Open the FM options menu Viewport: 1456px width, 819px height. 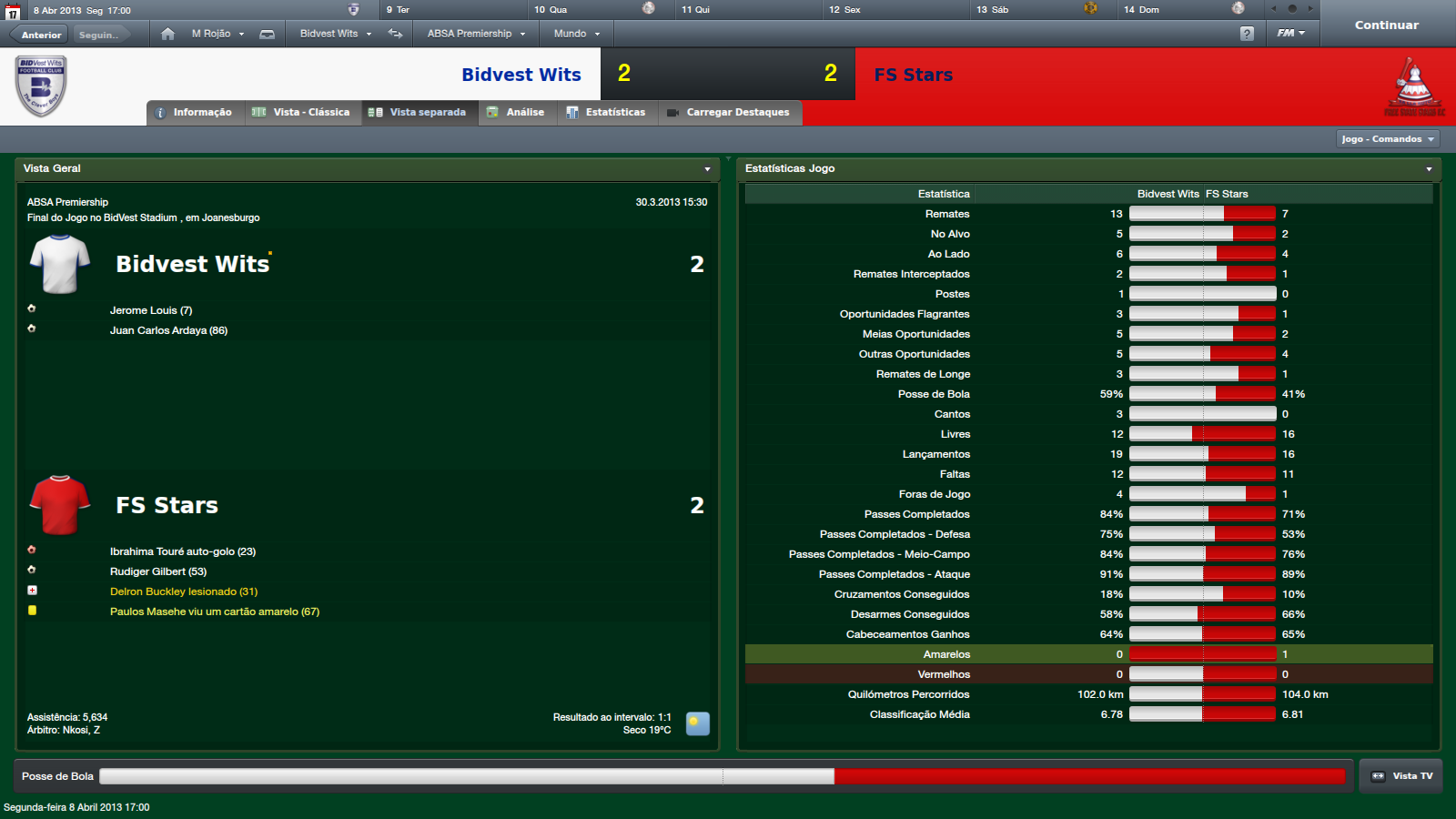point(1290,34)
